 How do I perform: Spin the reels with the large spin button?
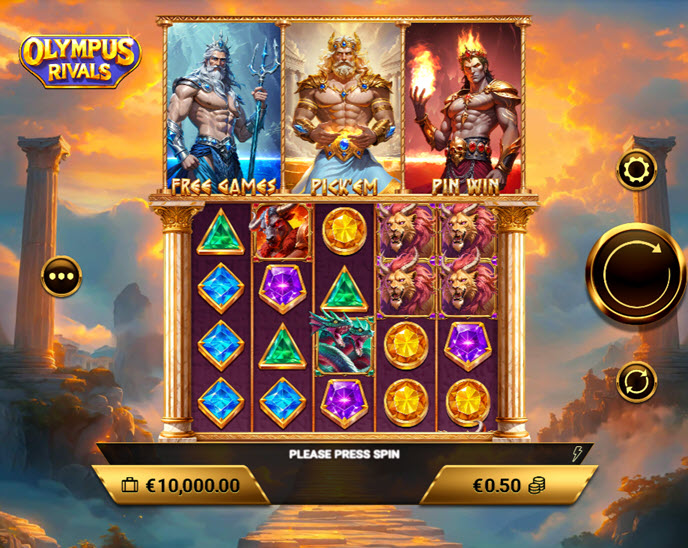(x=636, y=272)
